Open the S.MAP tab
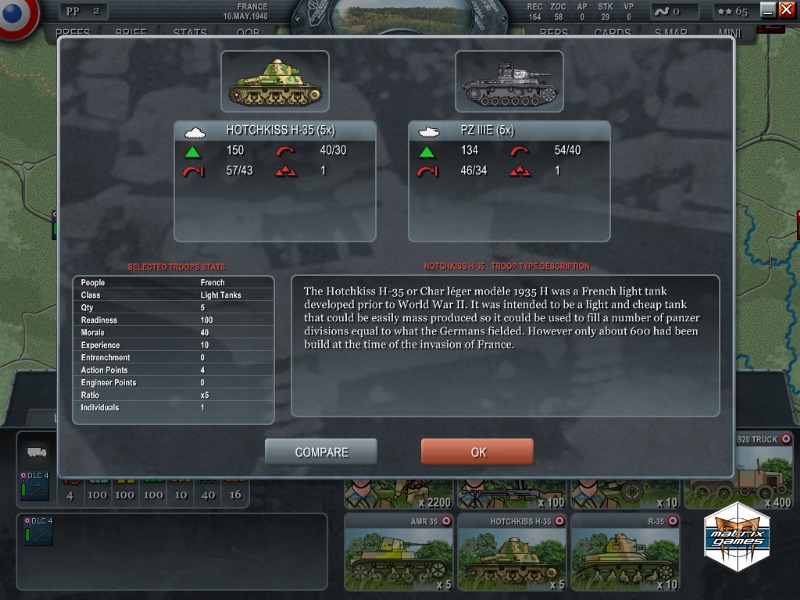The width and height of the screenshot is (800, 600). [x=671, y=33]
